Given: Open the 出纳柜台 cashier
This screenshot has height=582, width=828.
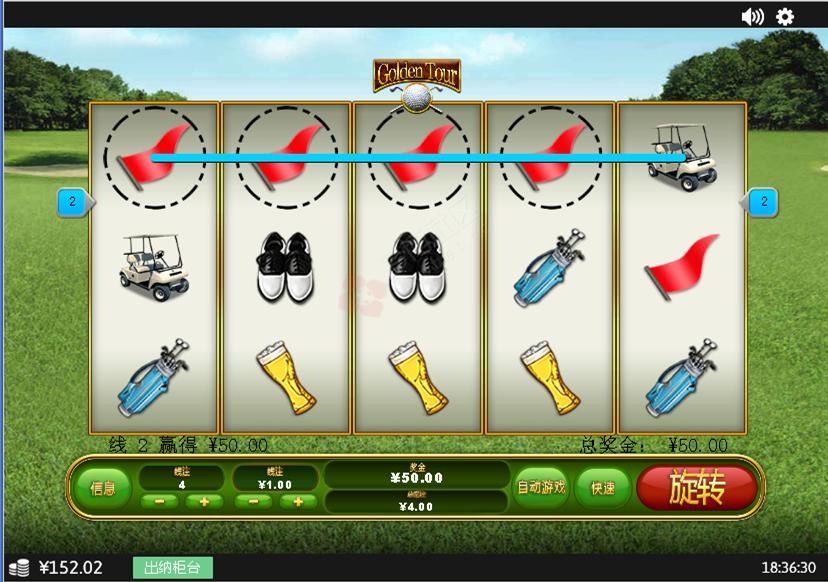Looking at the screenshot, I should pos(172,568).
